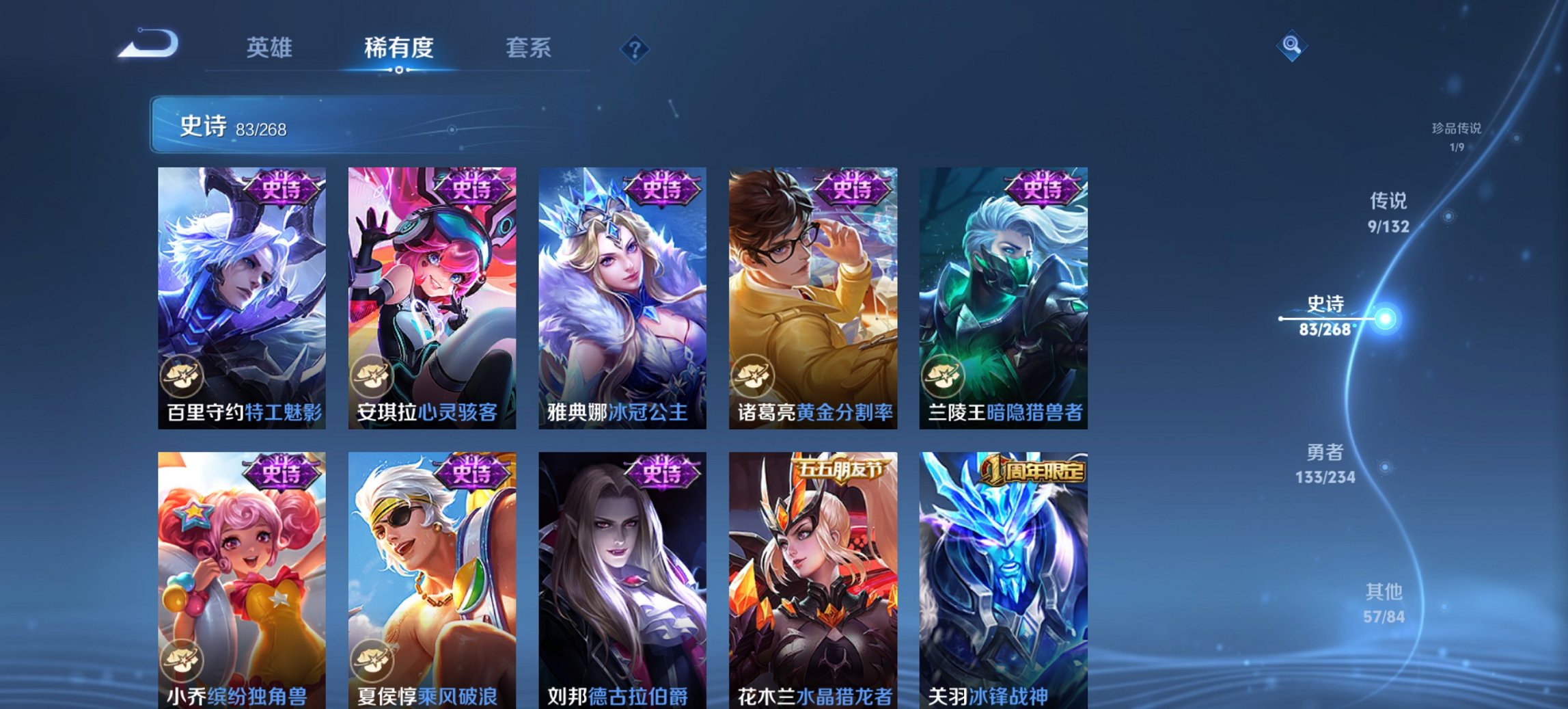
Task: Click the back arrow icon at top left
Action: click(146, 44)
